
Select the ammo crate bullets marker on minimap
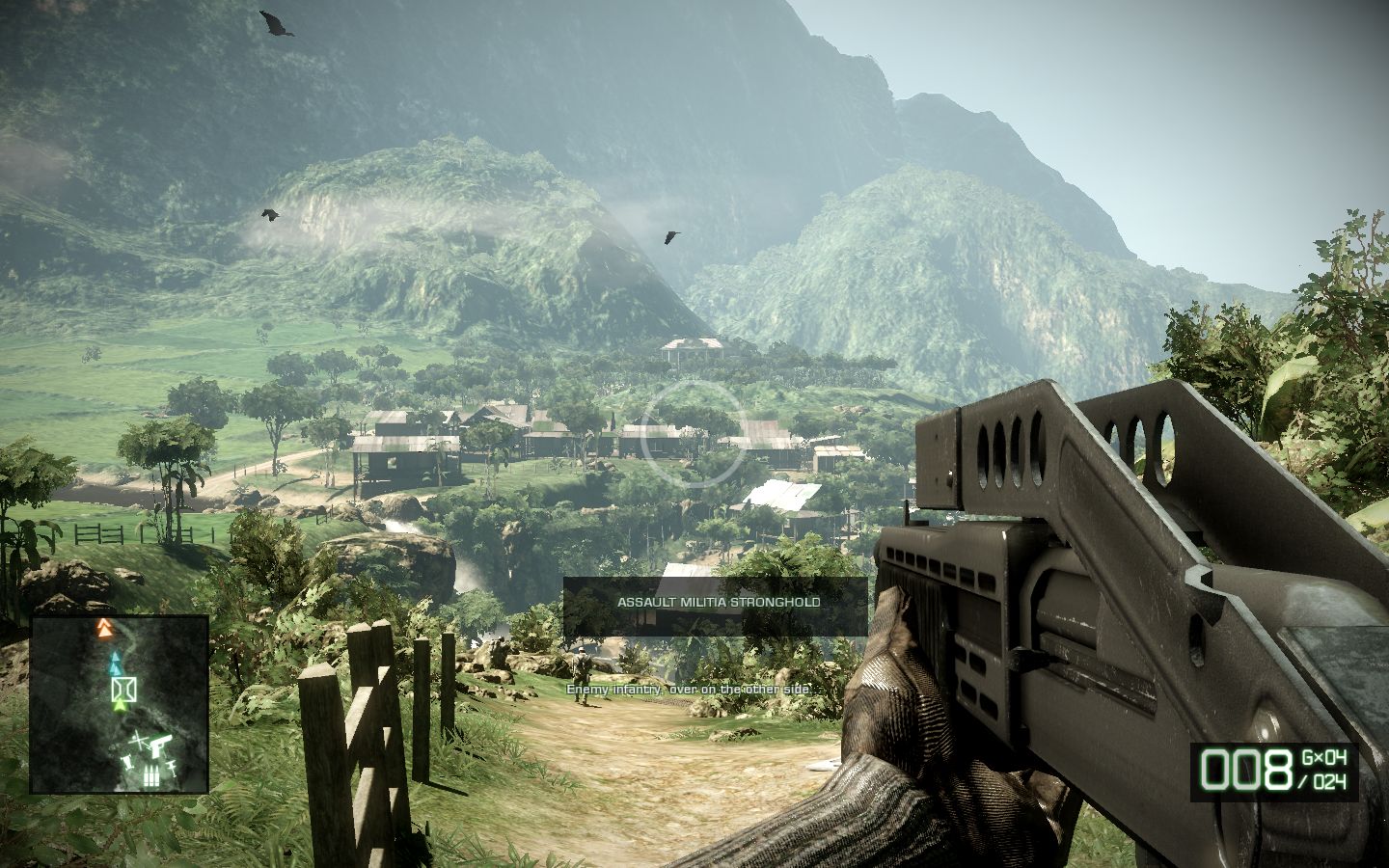pyautogui.click(x=150, y=777)
